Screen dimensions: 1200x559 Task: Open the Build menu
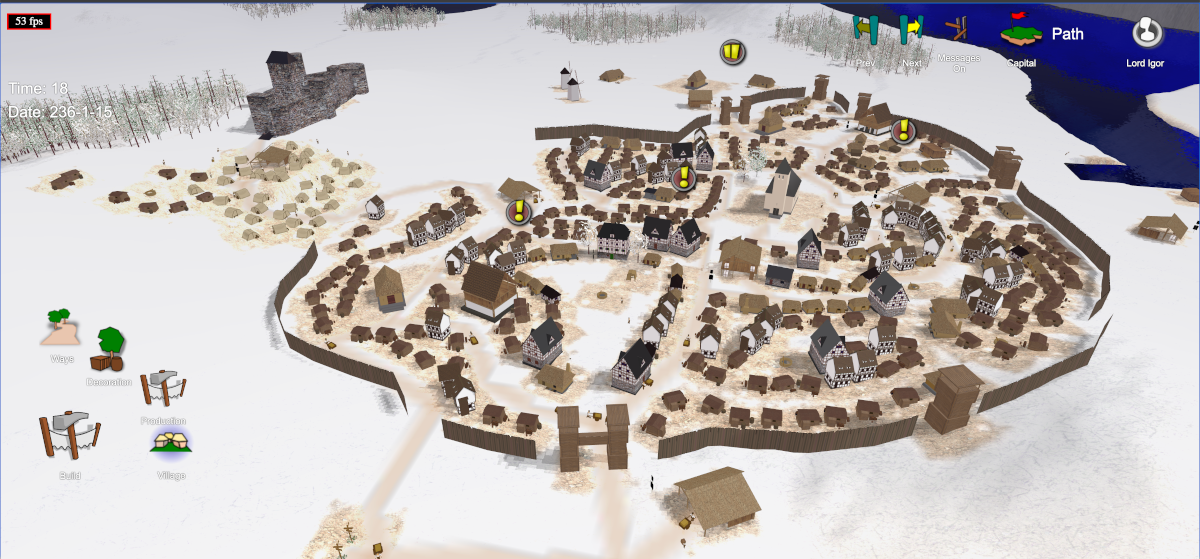click(68, 438)
